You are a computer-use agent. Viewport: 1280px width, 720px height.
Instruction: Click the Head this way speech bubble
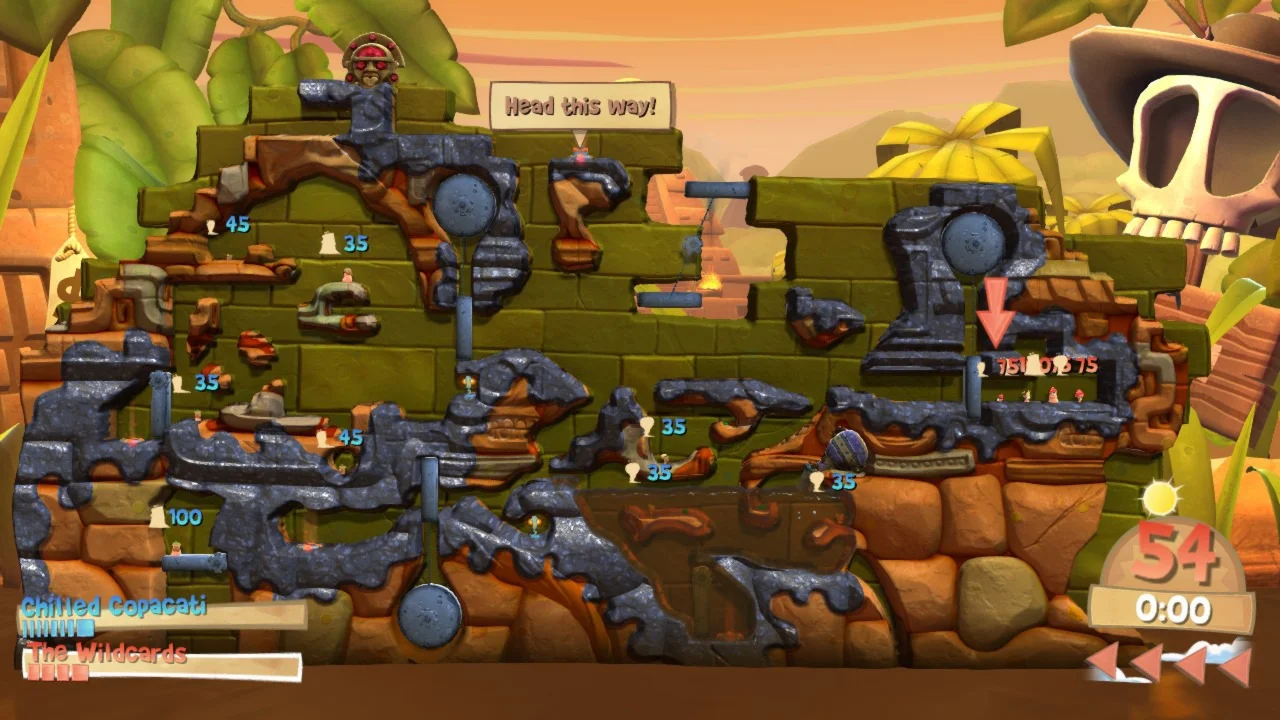pos(578,105)
